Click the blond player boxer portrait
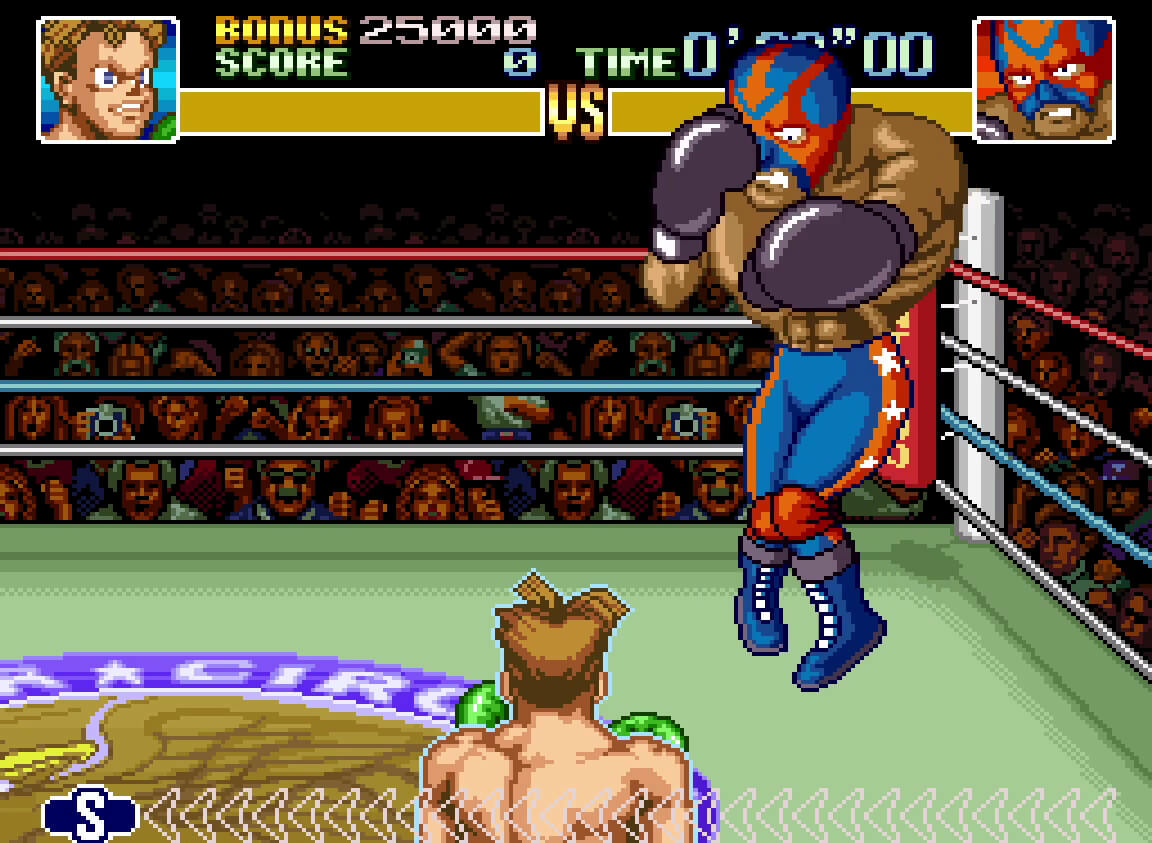Image resolution: width=1152 pixels, height=843 pixels. pos(108,79)
